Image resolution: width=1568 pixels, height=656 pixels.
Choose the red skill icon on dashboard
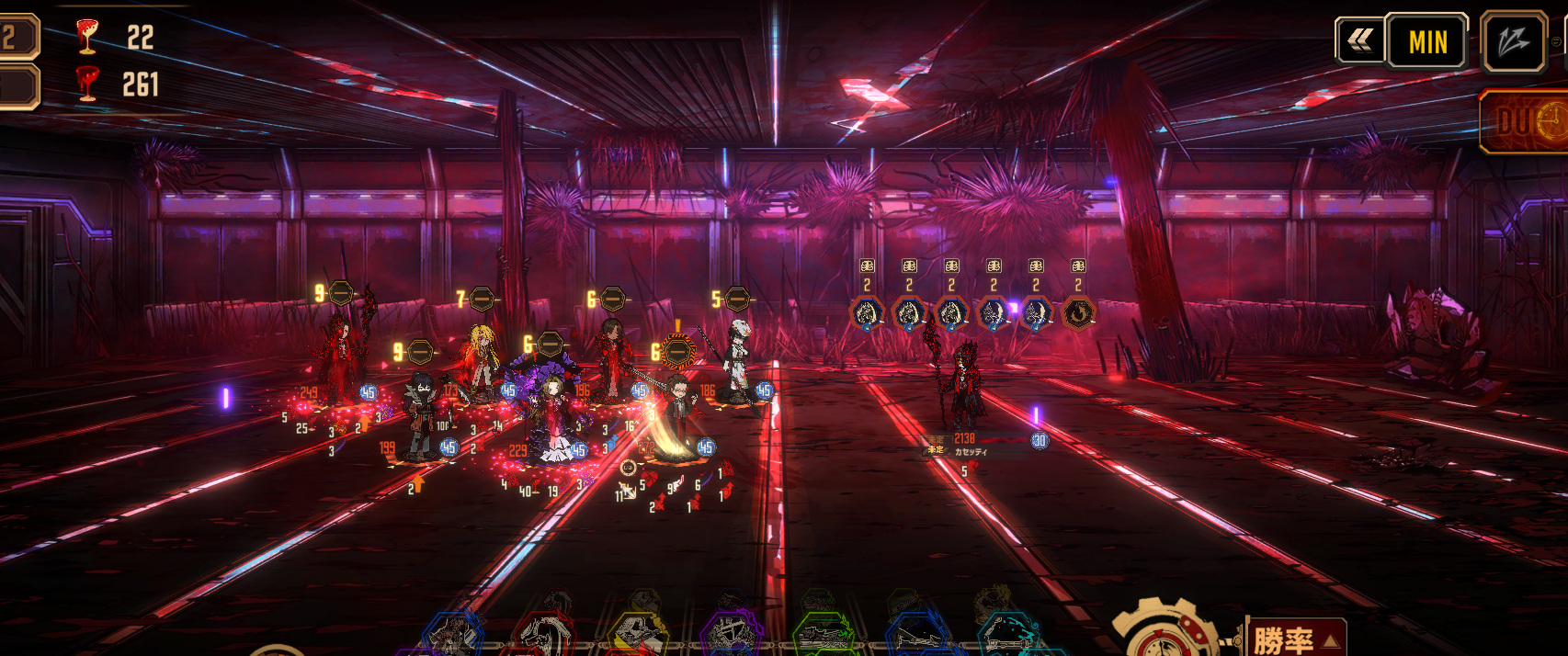click(546, 636)
